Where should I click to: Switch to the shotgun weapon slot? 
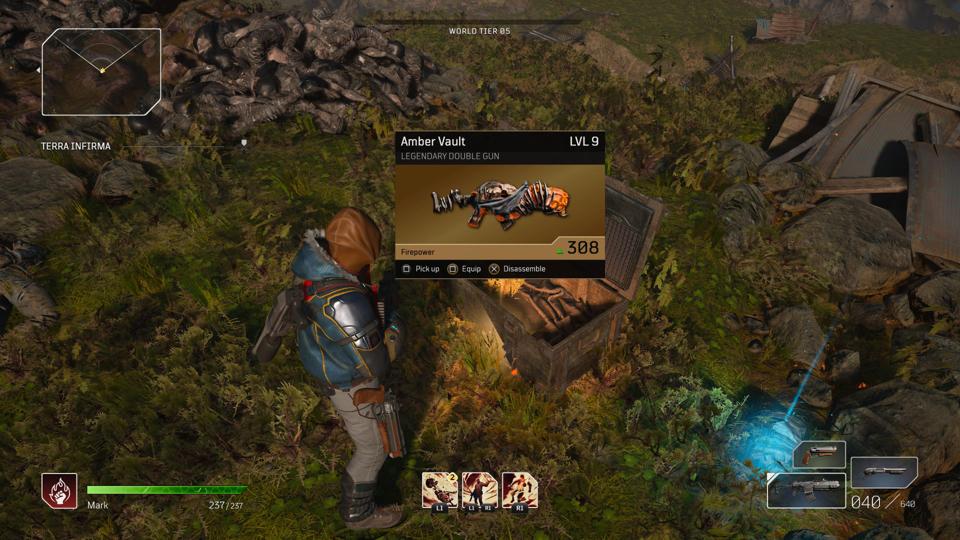884,471
